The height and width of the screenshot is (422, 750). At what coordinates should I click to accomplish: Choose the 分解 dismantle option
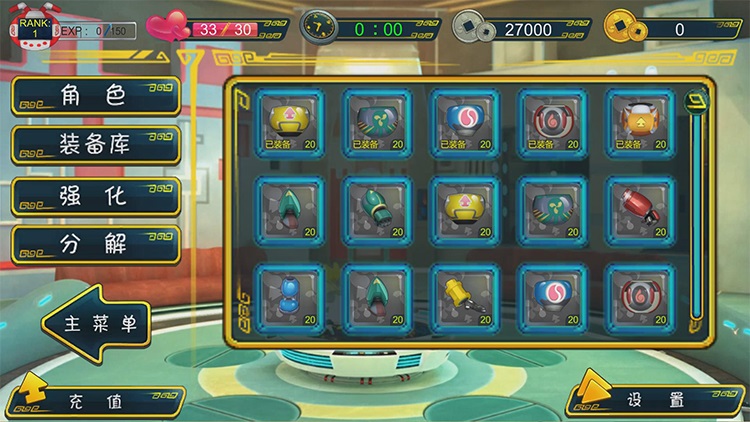pyautogui.click(x=95, y=245)
